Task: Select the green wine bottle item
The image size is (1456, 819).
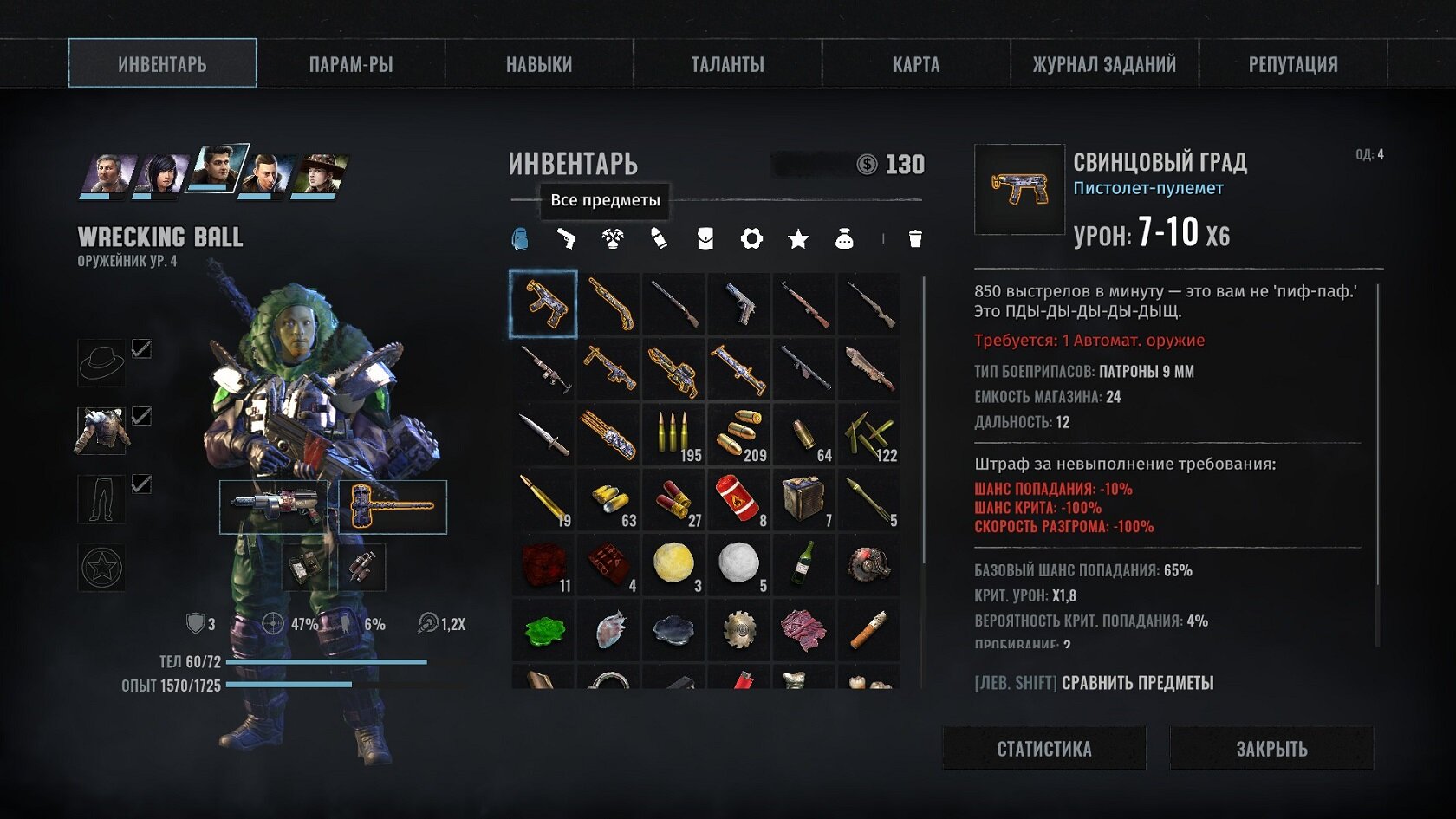Action: (x=803, y=564)
